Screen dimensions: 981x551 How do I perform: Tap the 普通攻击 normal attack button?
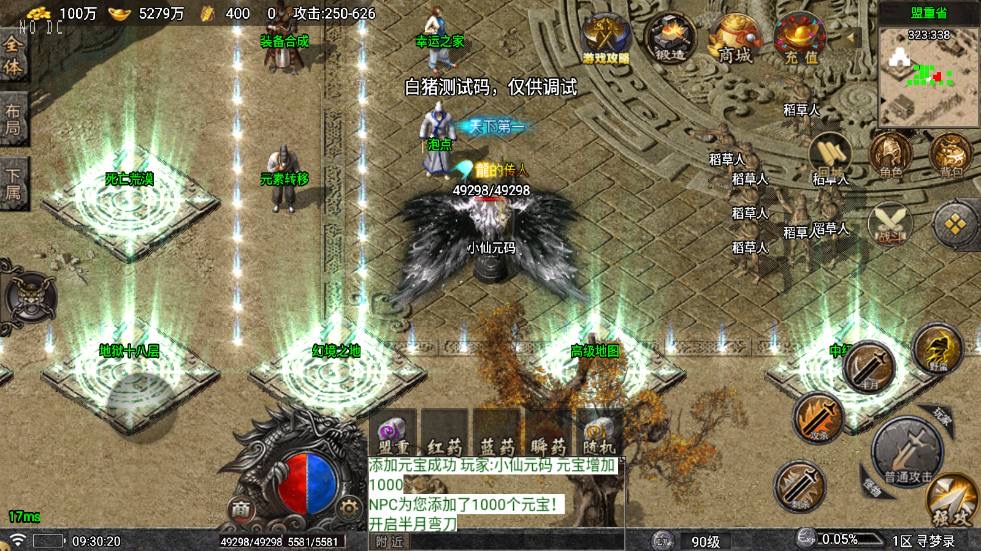[x=906, y=451]
